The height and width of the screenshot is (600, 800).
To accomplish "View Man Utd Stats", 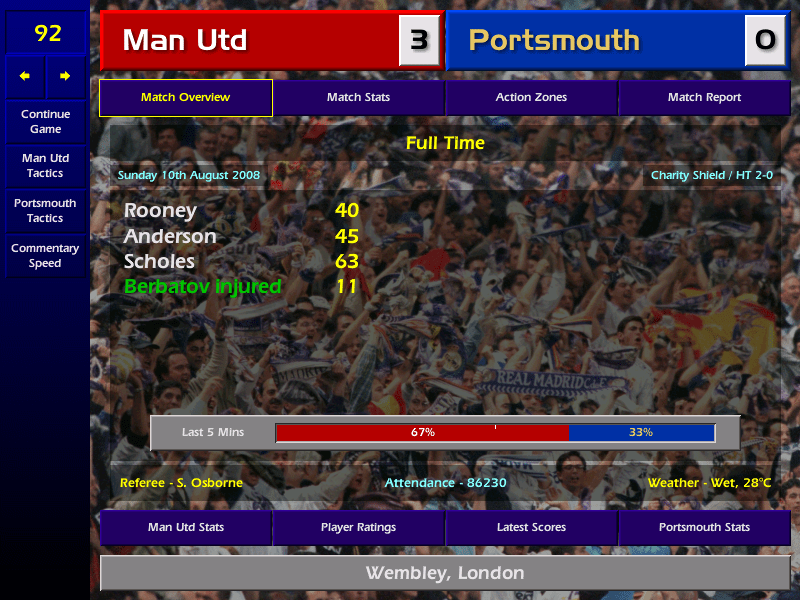I will coord(186,527).
